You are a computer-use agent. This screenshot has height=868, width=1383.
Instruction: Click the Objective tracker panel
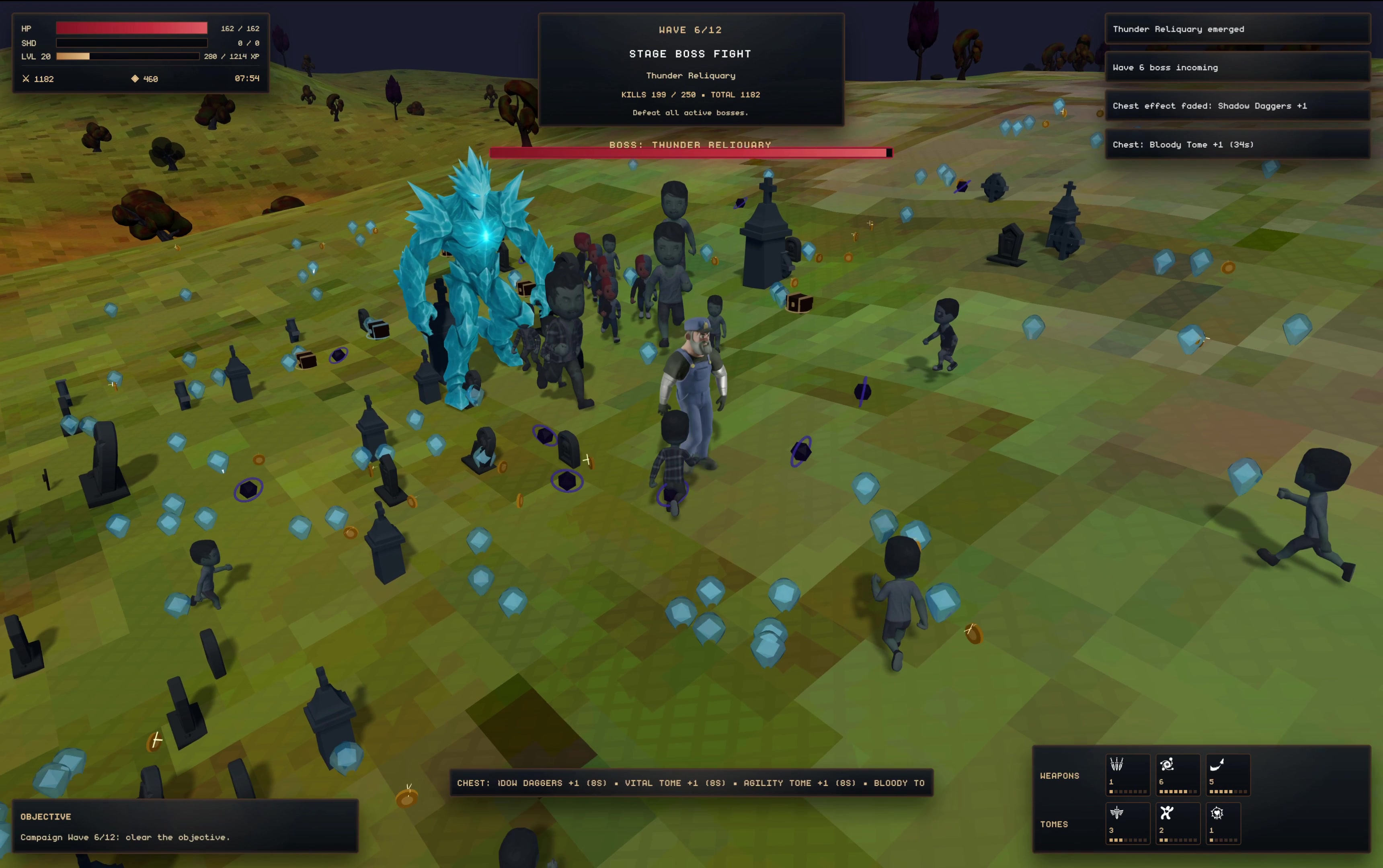[x=185, y=825]
